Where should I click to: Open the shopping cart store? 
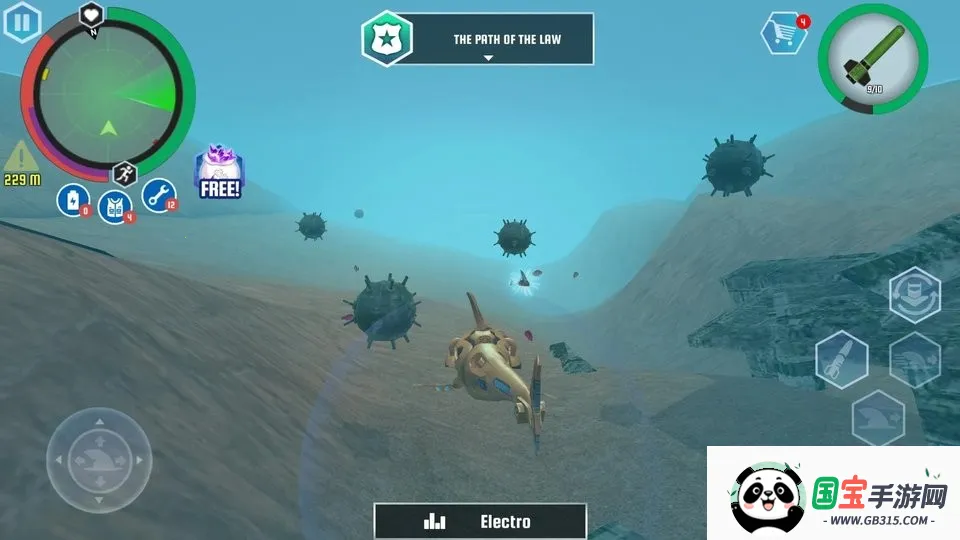coord(783,34)
